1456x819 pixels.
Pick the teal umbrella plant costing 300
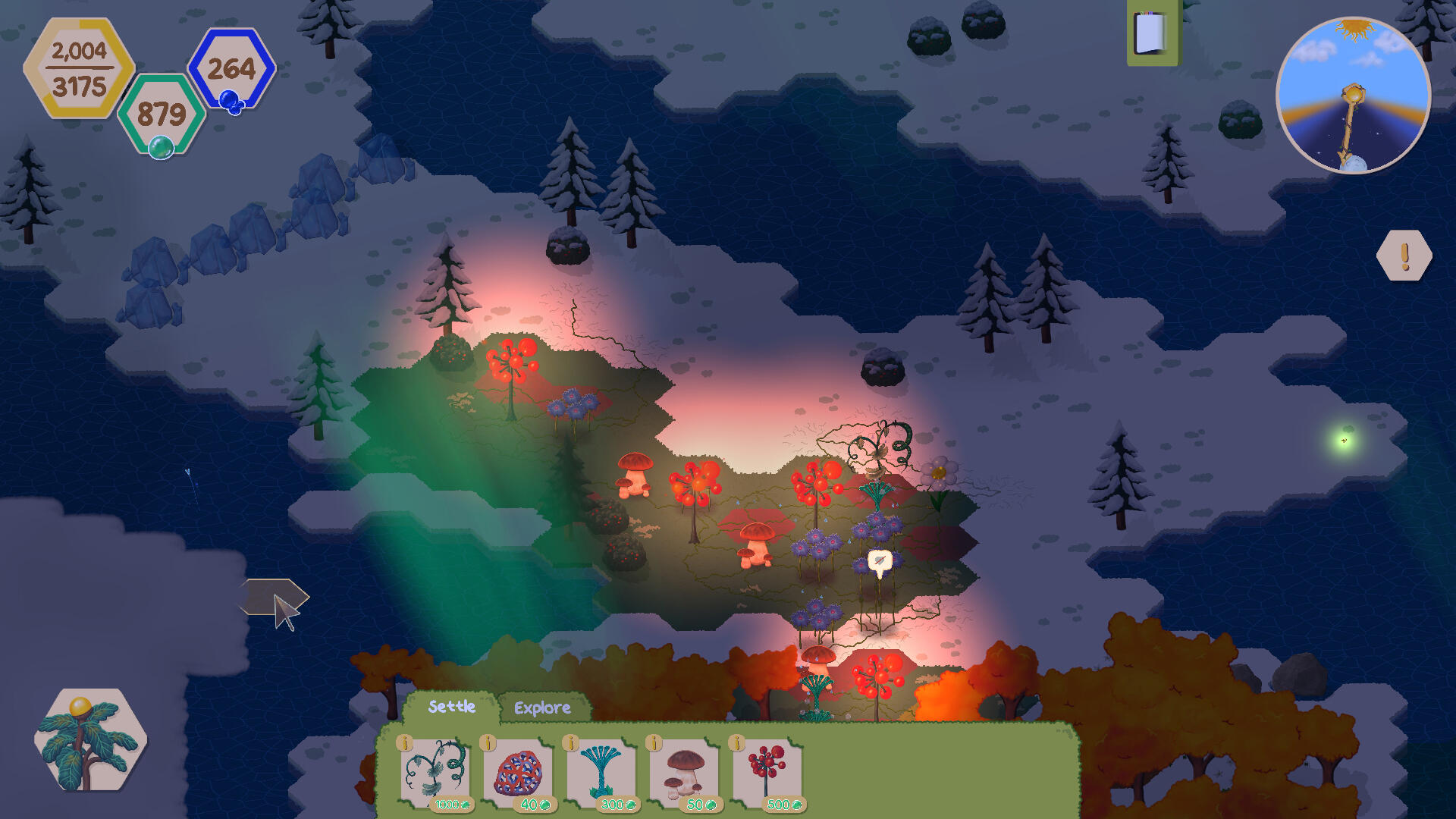[x=601, y=771]
